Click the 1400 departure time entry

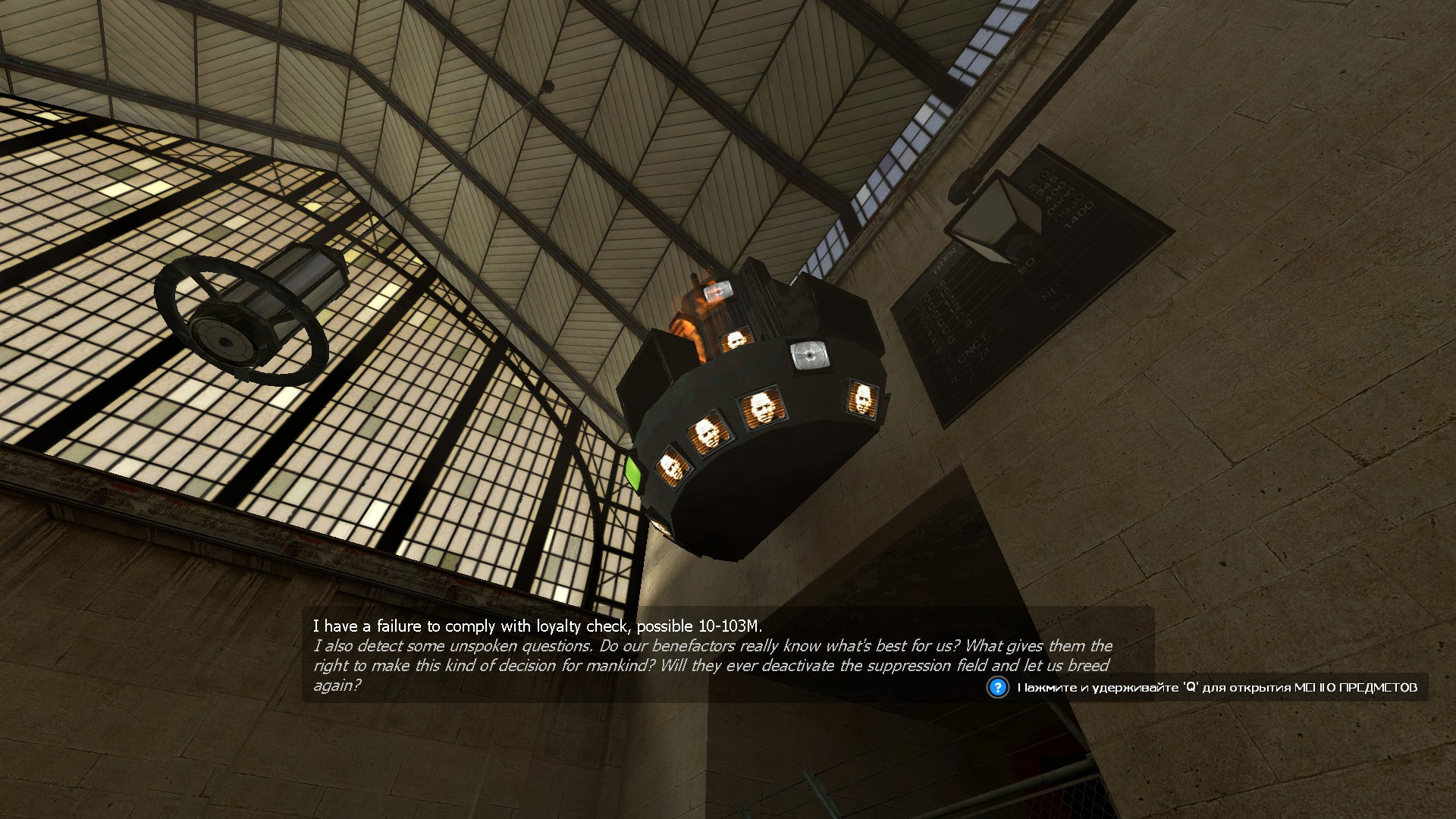[1080, 216]
